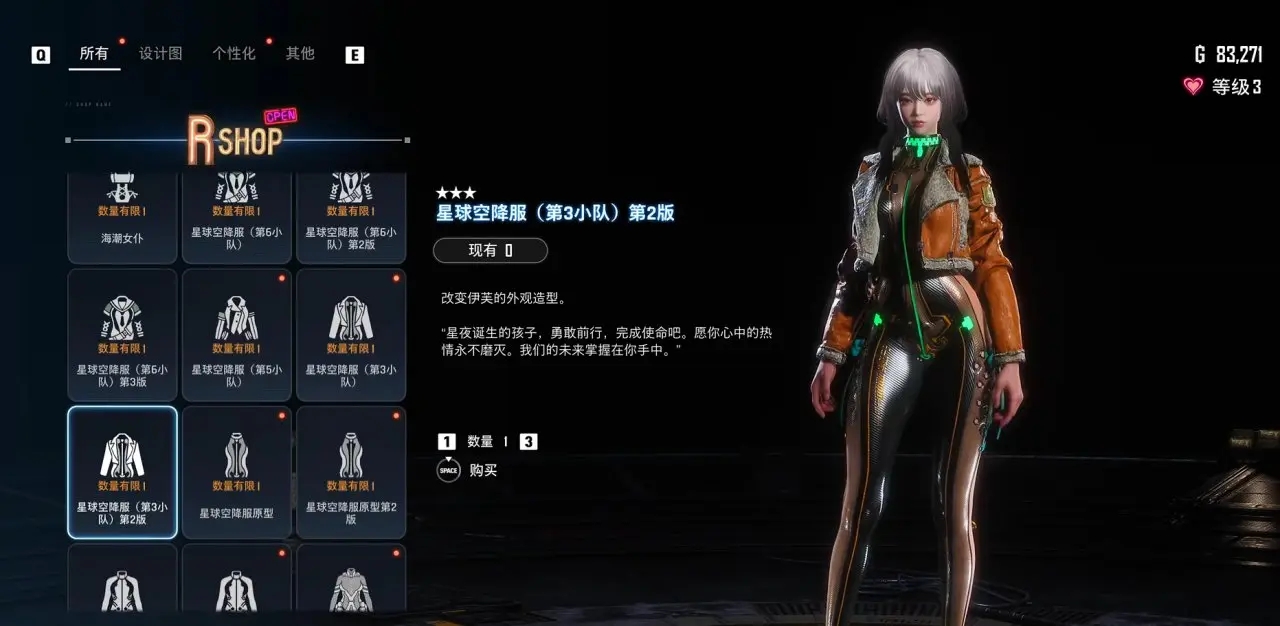1280x626 pixels.
Task: Choose the 星球空降服（第5小队）item
Action: (x=237, y=335)
